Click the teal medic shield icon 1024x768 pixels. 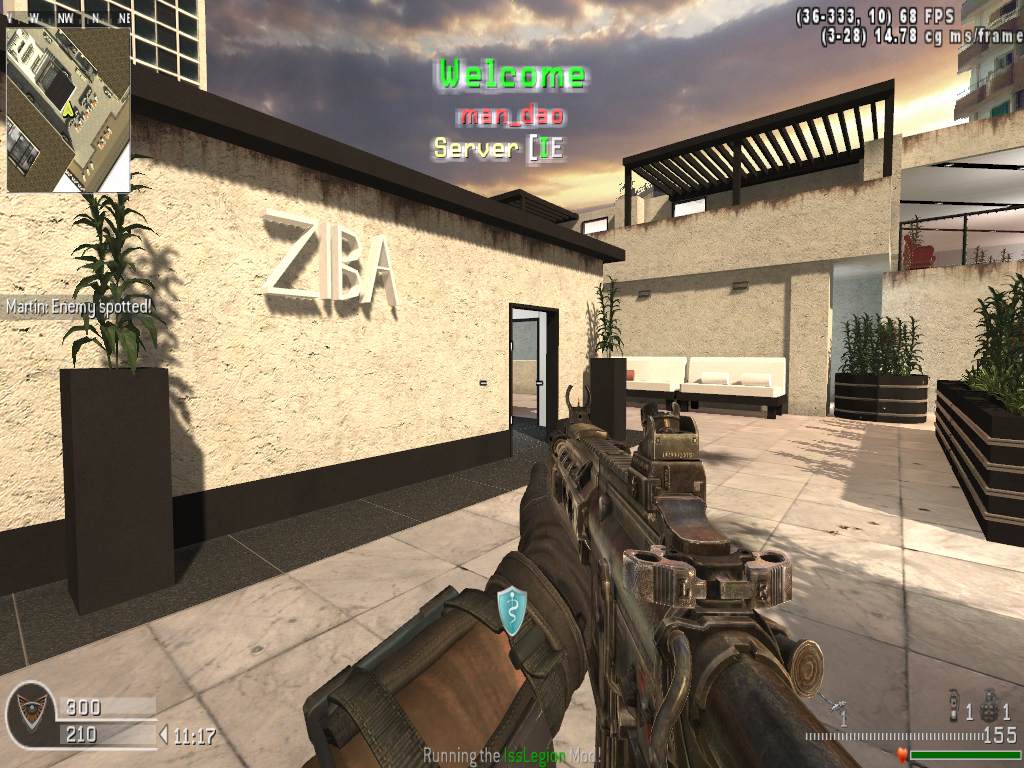(x=512, y=610)
